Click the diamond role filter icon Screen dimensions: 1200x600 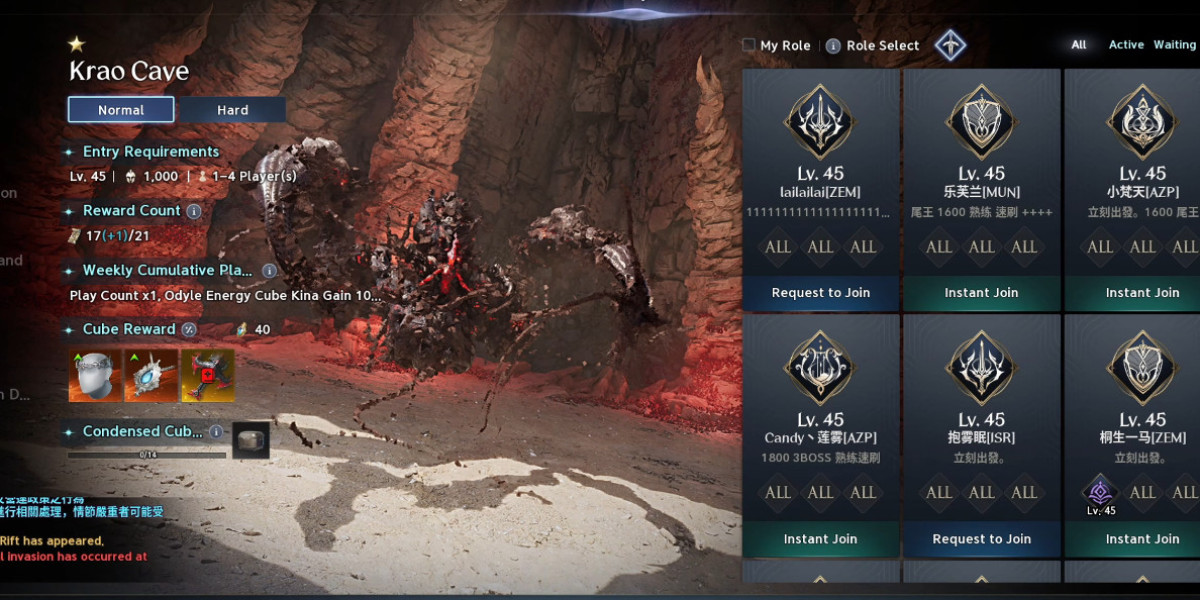(x=950, y=45)
